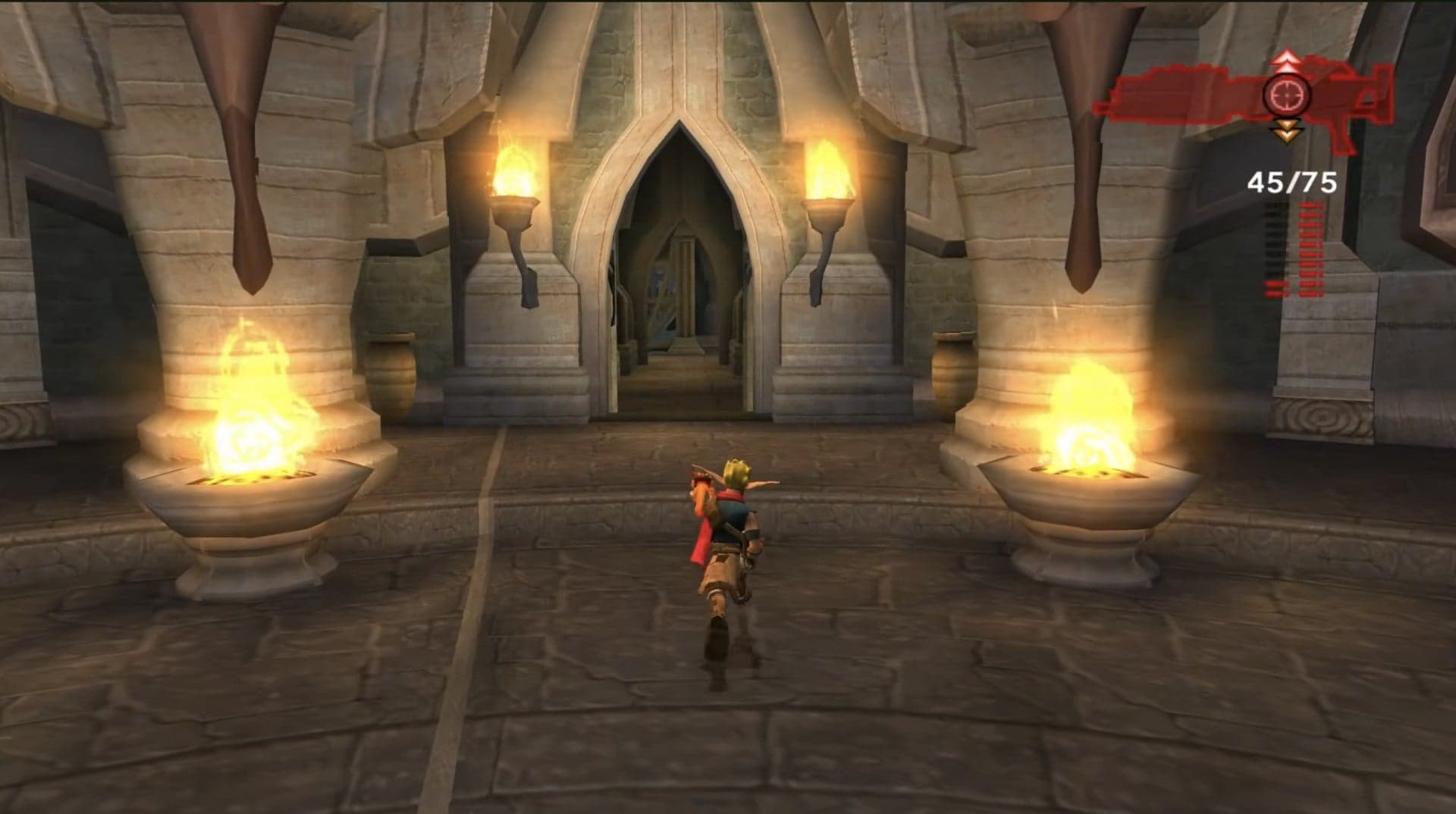The image size is (1456, 814).
Task: Click the topmost red segment of the ammo meter
Action: tap(1310, 206)
